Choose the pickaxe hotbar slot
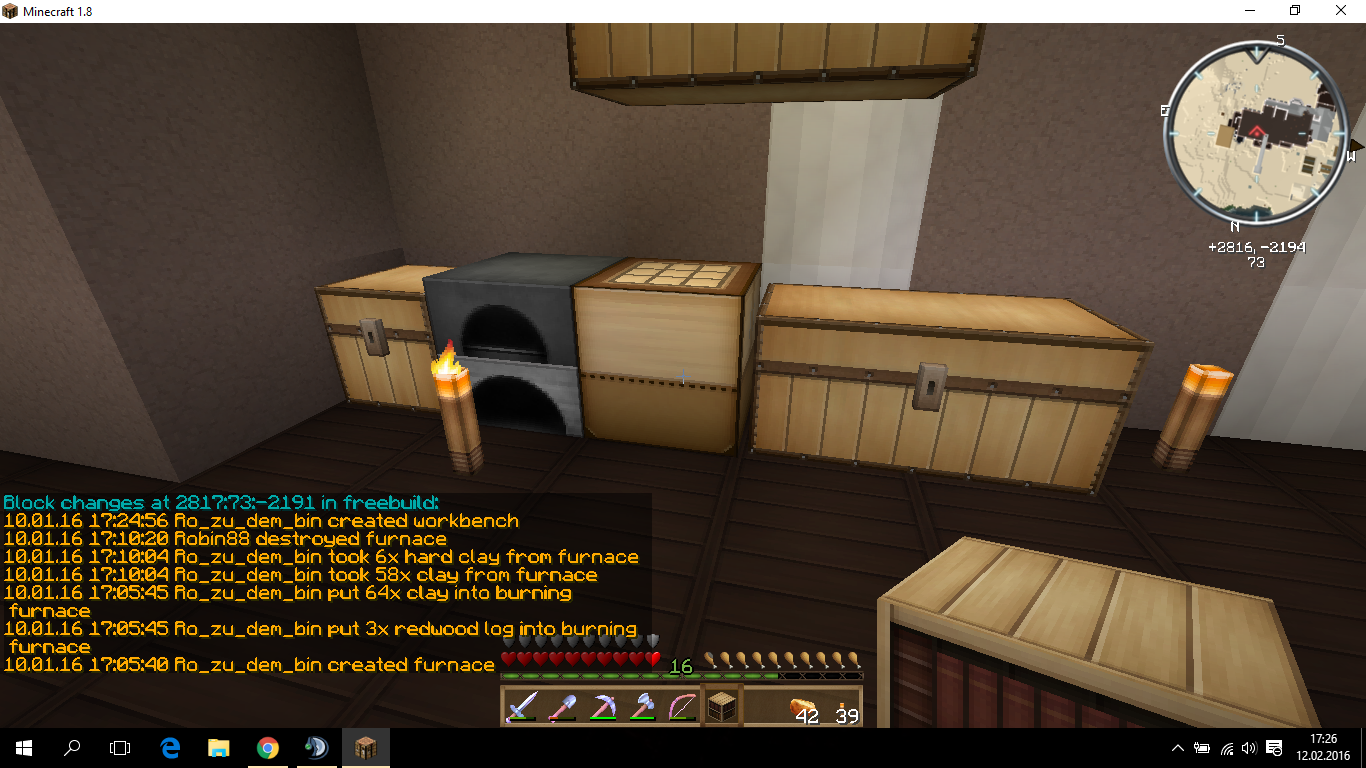This screenshot has width=1366, height=768. click(602, 707)
